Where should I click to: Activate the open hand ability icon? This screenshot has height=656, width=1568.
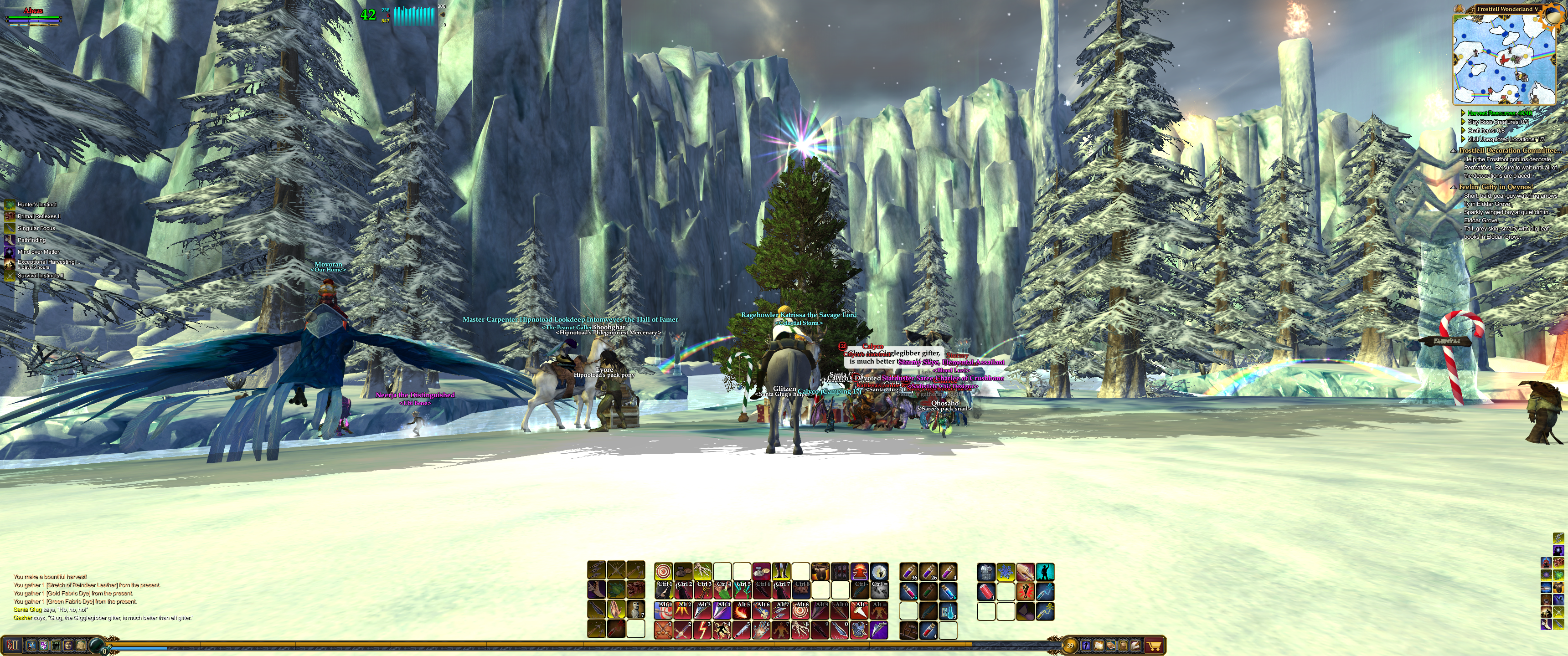tap(616, 609)
